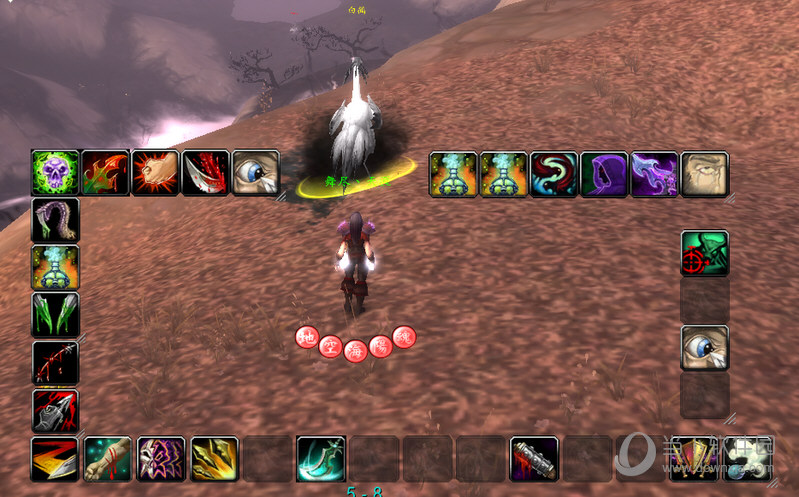Use the purple hooded figure ability
The height and width of the screenshot is (497, 799).
click(x=604, y=174)
